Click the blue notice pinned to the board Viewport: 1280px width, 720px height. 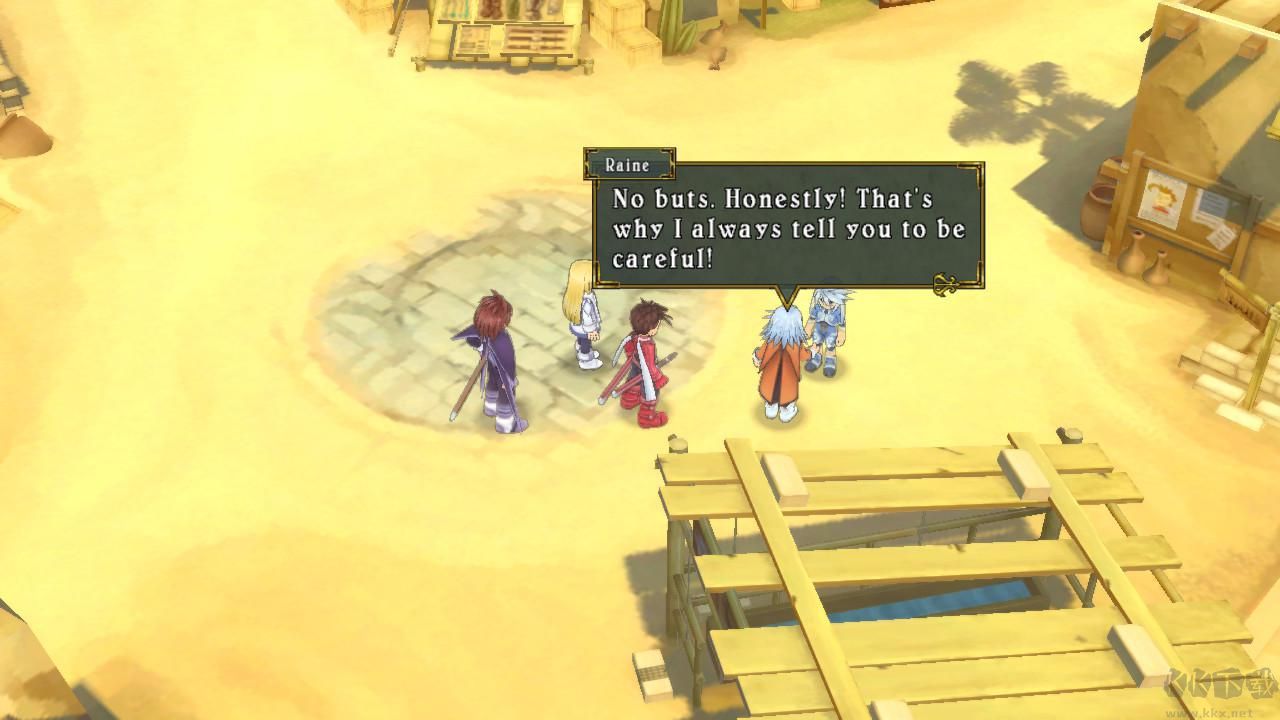[x=1215, y=203]
